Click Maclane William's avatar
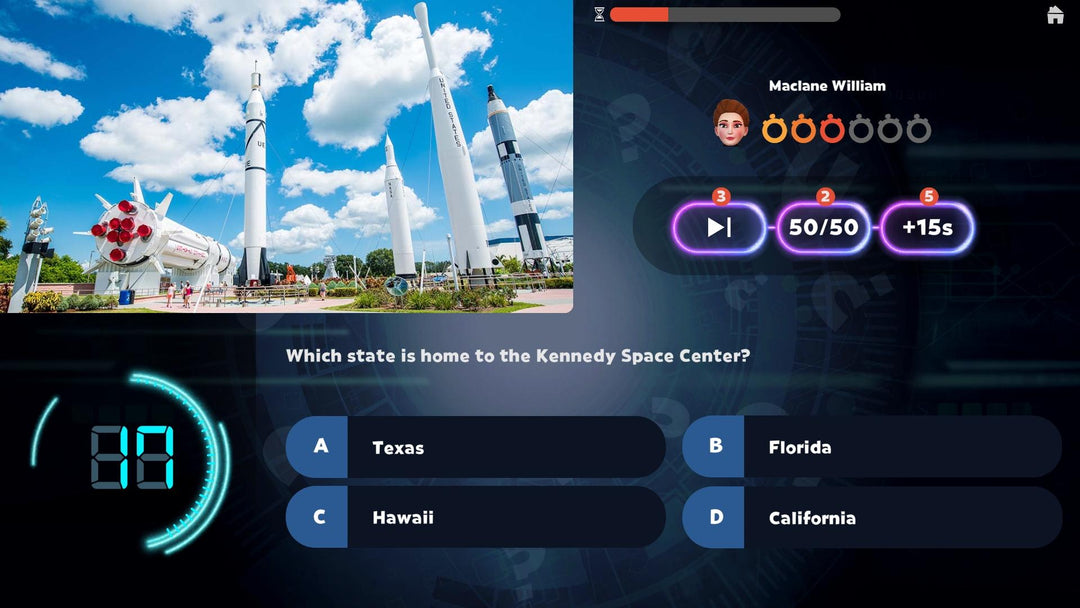Screen dimensions: 1080x608 click(x=731, y=122)
